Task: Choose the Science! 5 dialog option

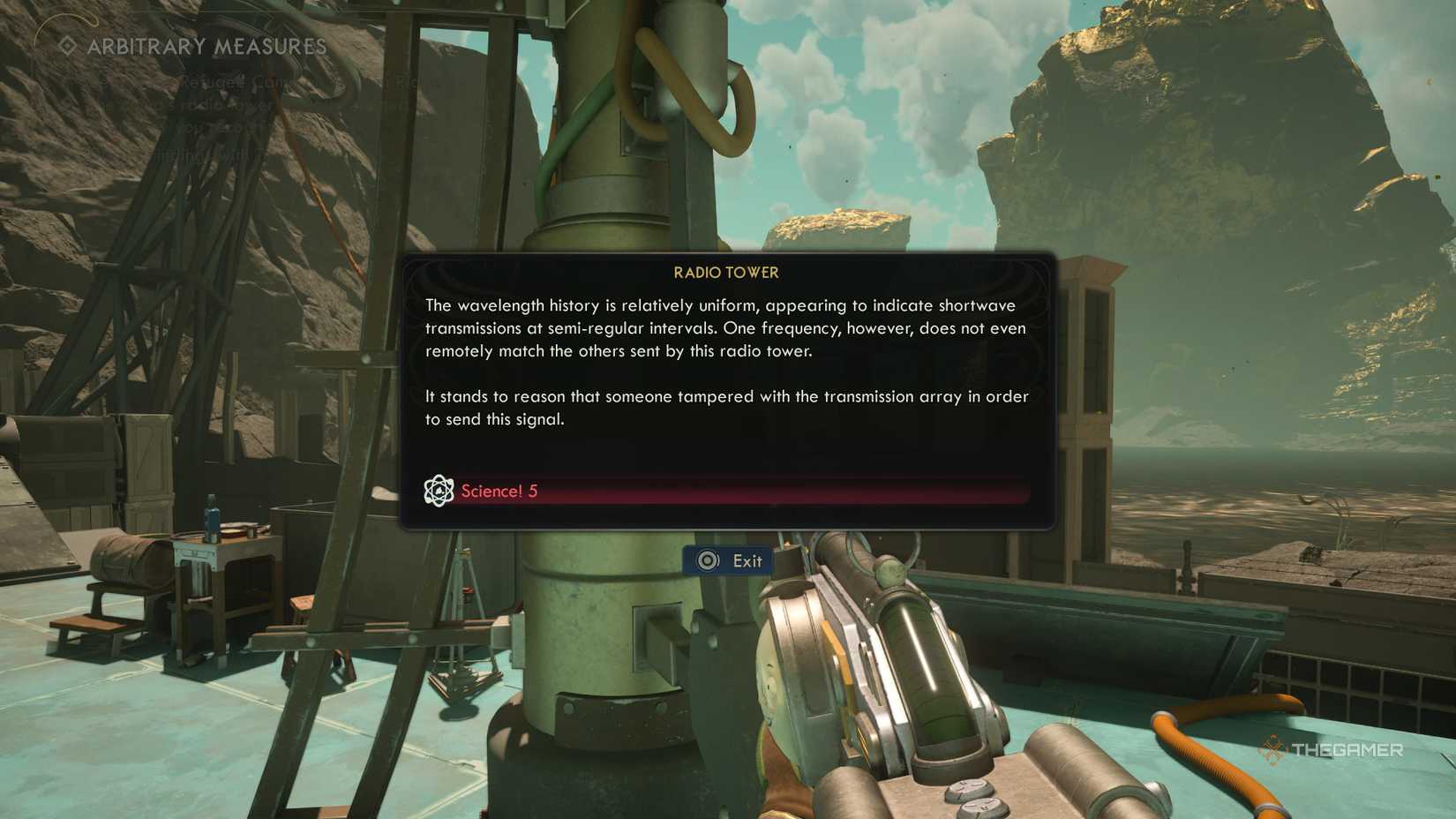Action: (499, 491)
